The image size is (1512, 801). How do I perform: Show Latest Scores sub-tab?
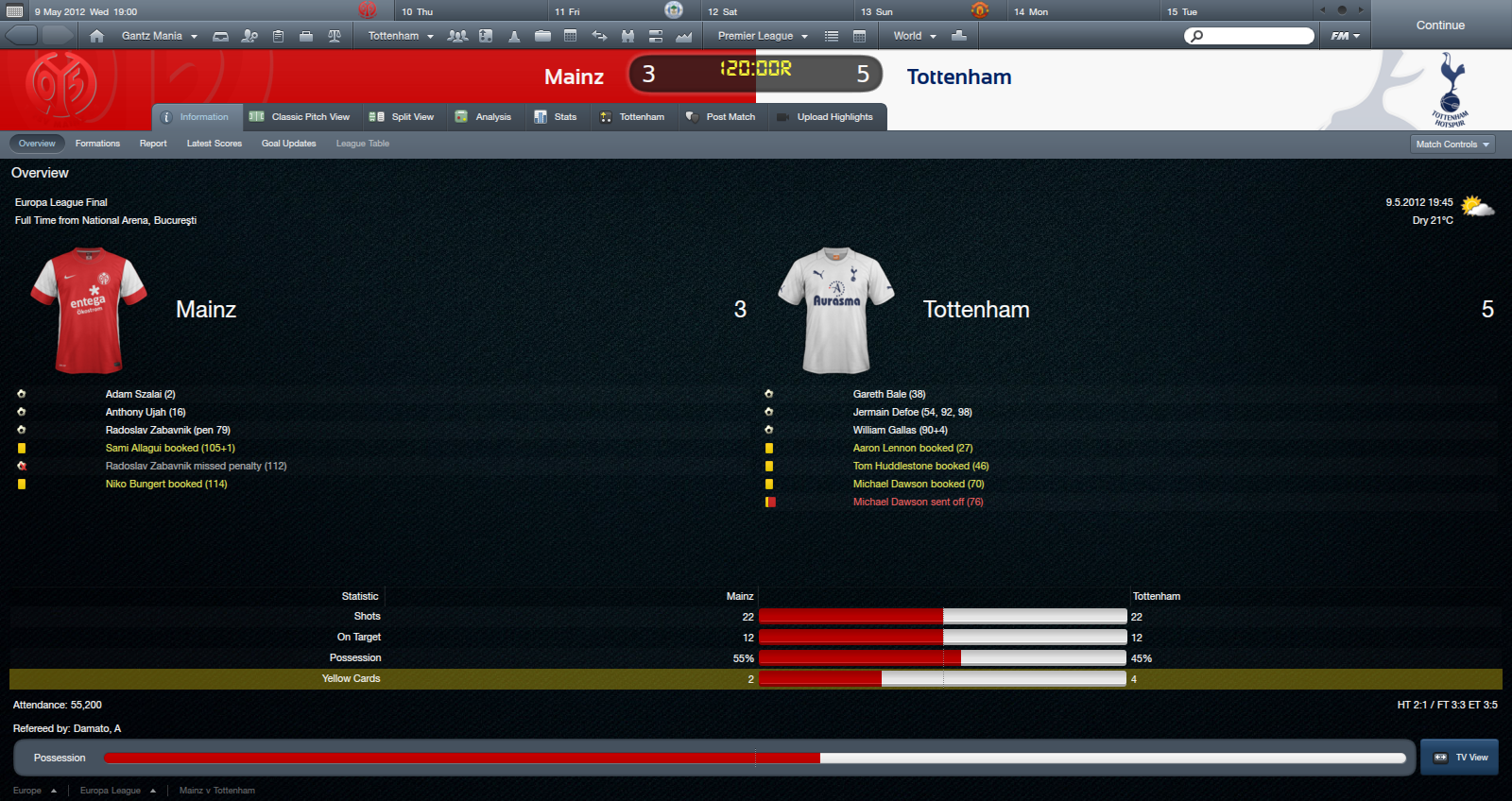[x=214, y=144]
